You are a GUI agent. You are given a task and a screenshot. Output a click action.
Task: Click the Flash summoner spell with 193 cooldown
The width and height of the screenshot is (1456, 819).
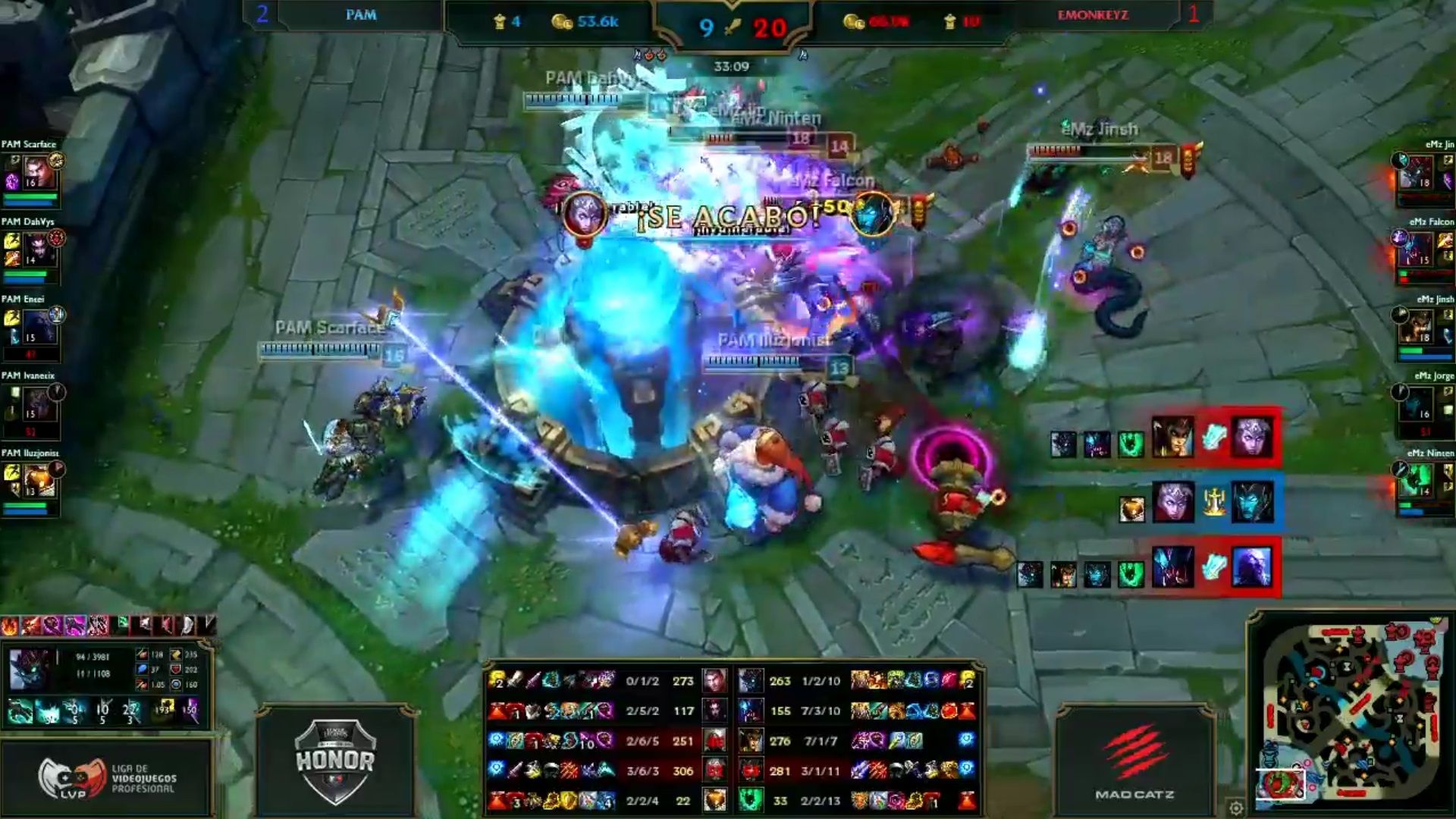(163, 711)
